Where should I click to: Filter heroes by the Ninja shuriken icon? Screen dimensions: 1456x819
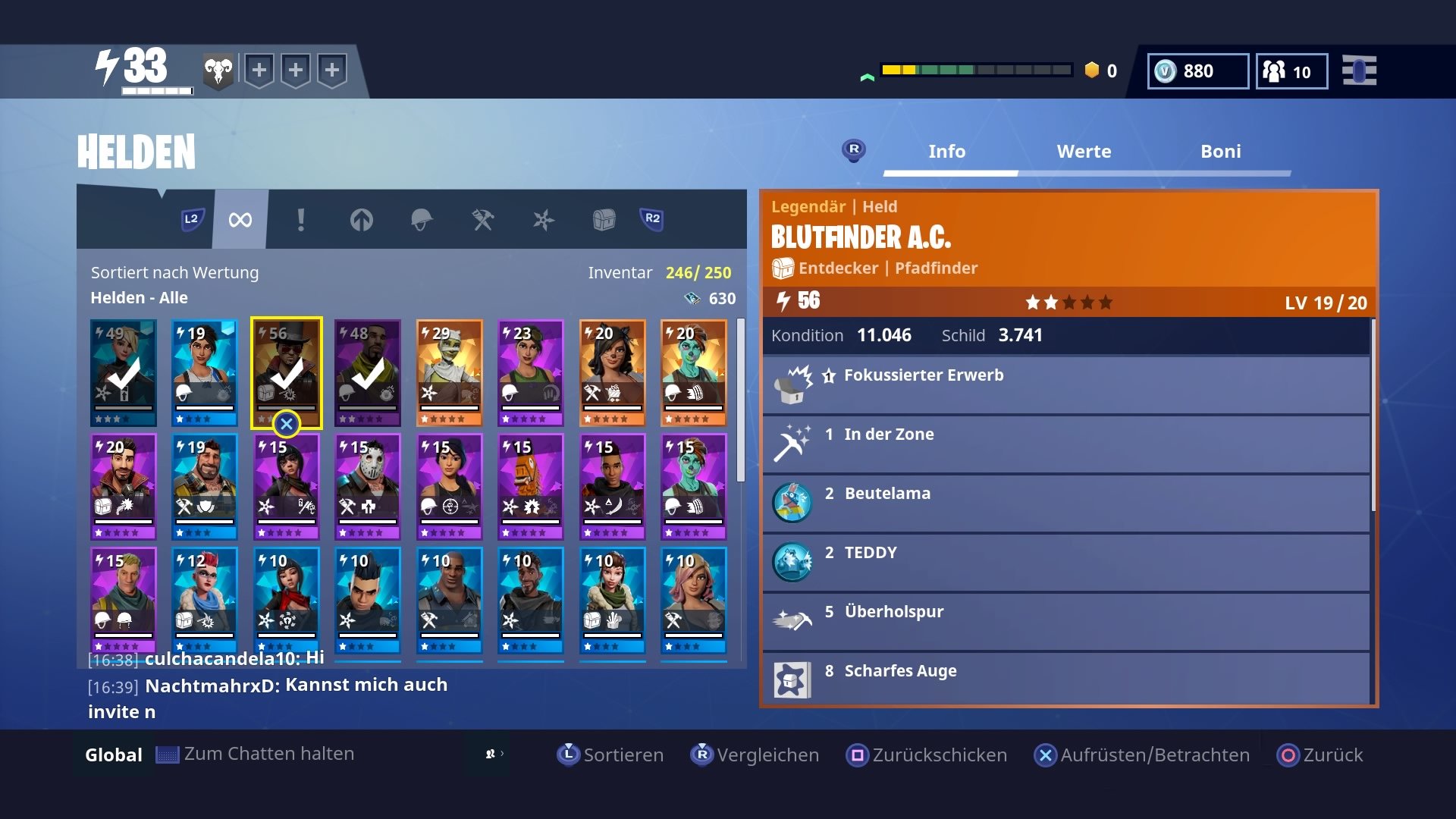tap(544, 220)
